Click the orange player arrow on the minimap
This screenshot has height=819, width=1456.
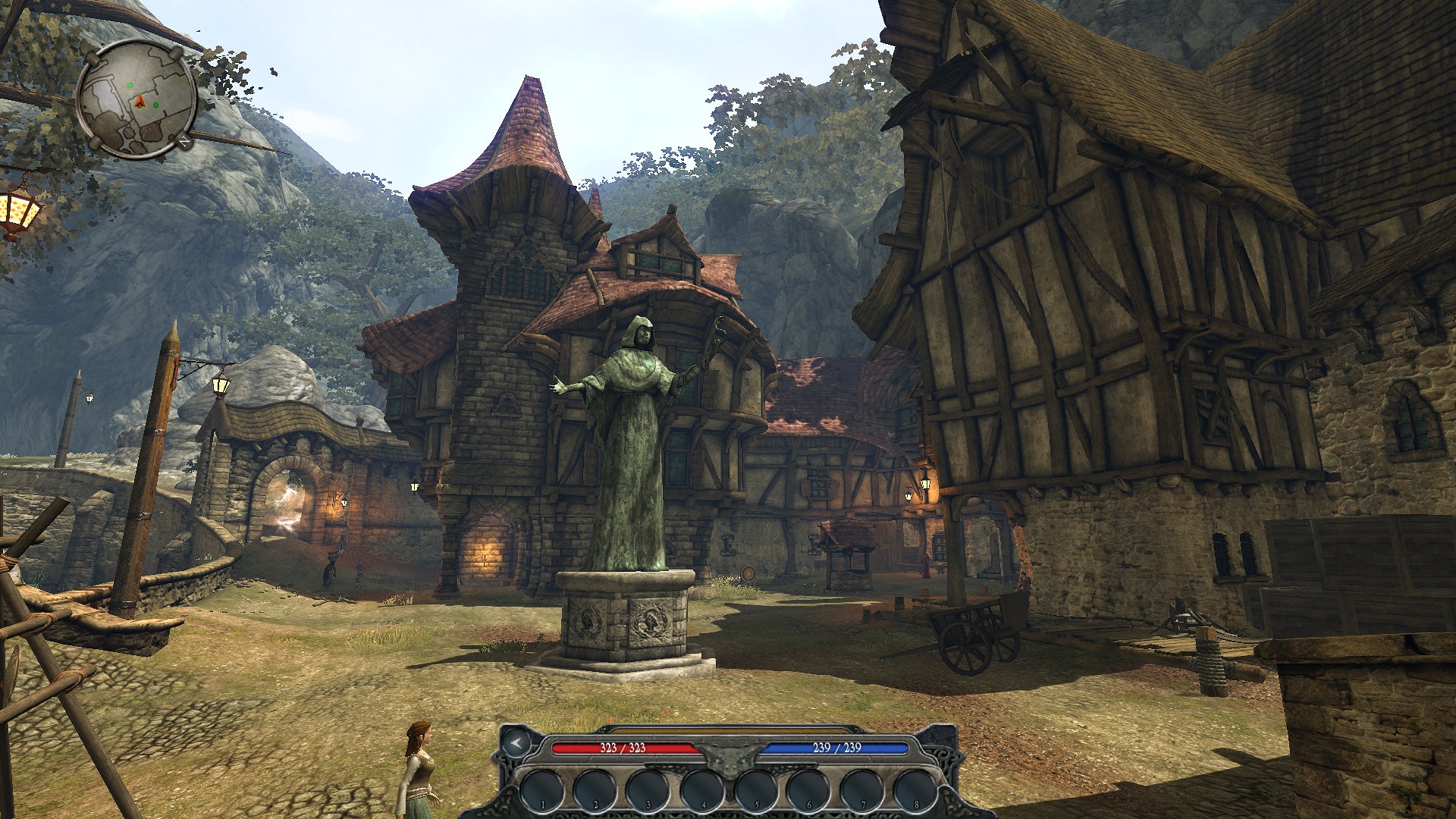(x=140, y=101)
